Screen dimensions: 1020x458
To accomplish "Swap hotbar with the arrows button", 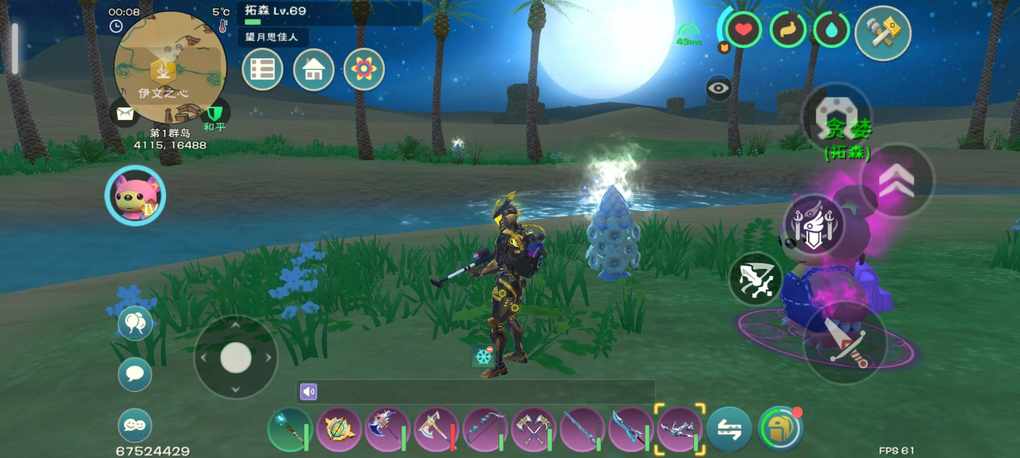I will pyautogui.click(x=729, y=430).
